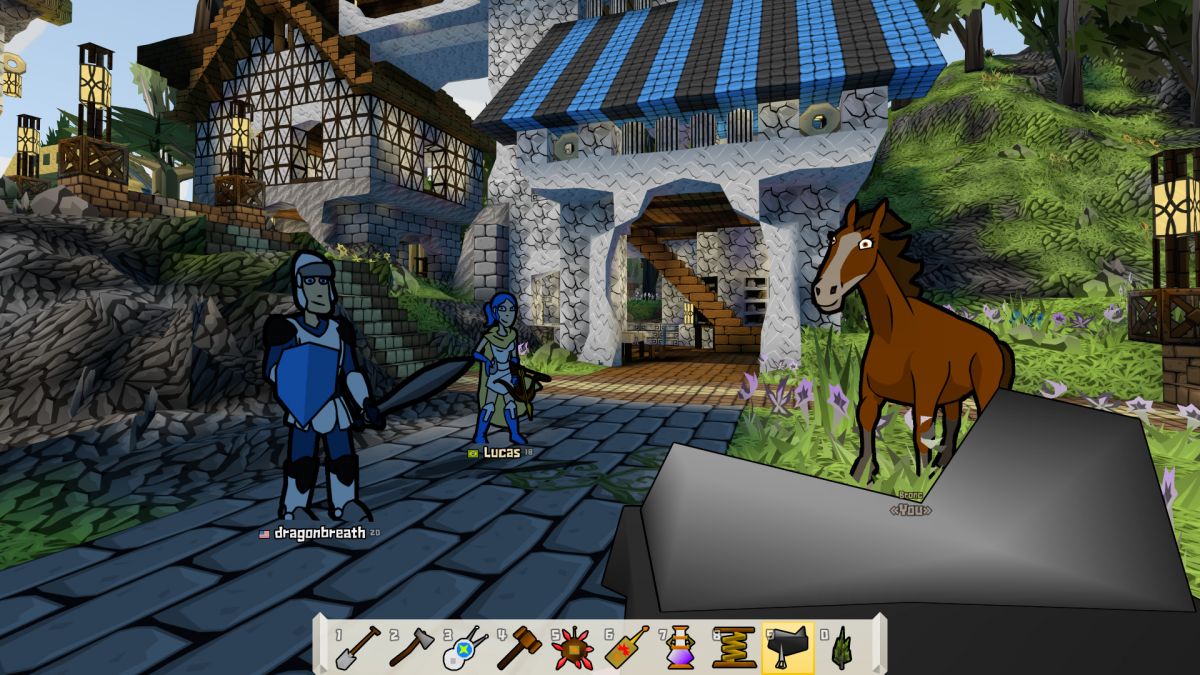The width and height of the screenshot is (1200, 675).
Task: Switch to the wooden mallet hammer
Action: (519, 647)
